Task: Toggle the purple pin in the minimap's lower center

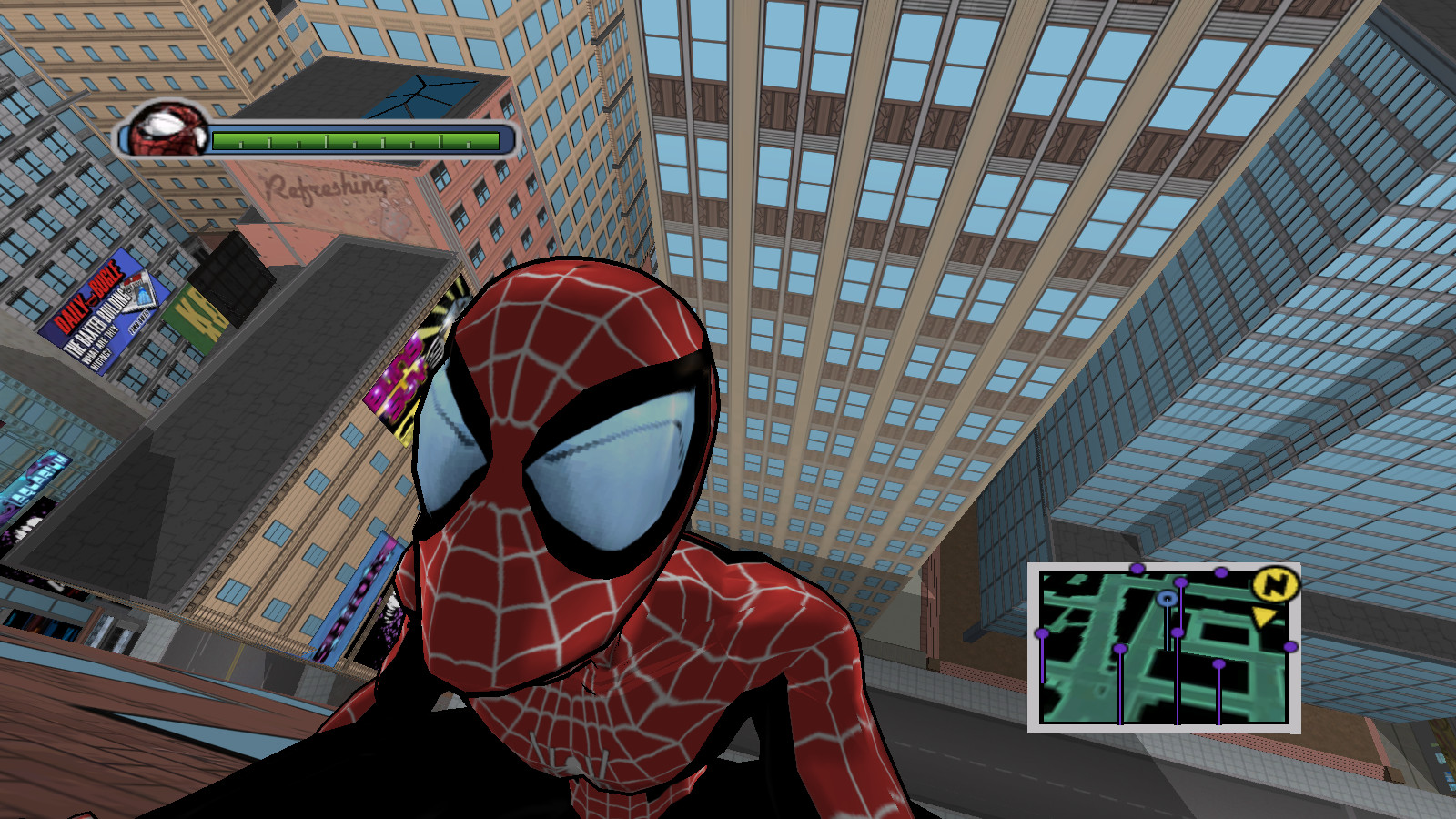Action: [x=1218, y=663]
